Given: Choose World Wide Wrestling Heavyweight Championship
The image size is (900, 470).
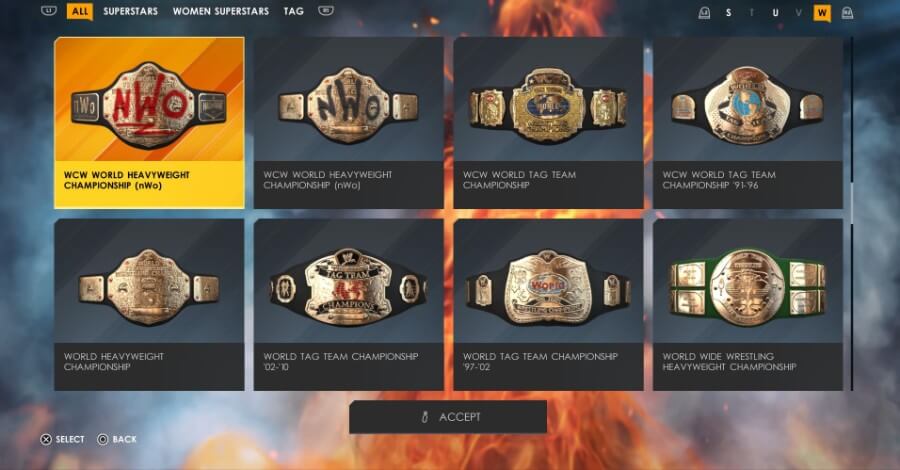Looking at the screenshot, I should (x=747, y=304).
